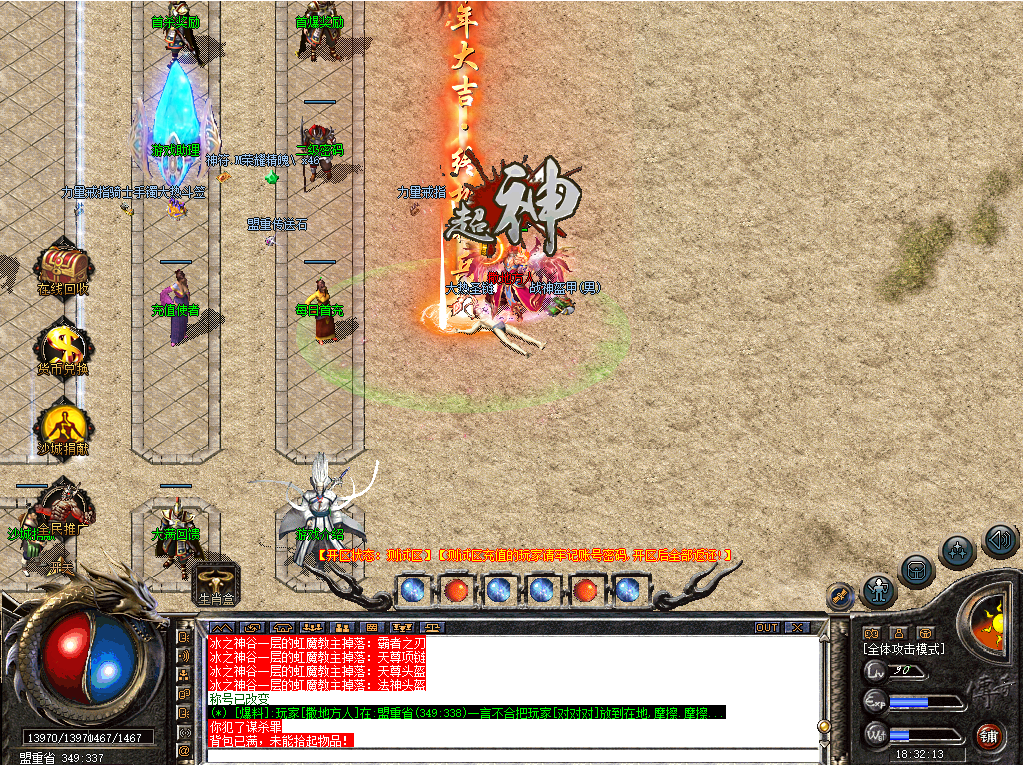The image size is (1023, 765).
Task: Open the skills round button with stars
Action: 958,551
